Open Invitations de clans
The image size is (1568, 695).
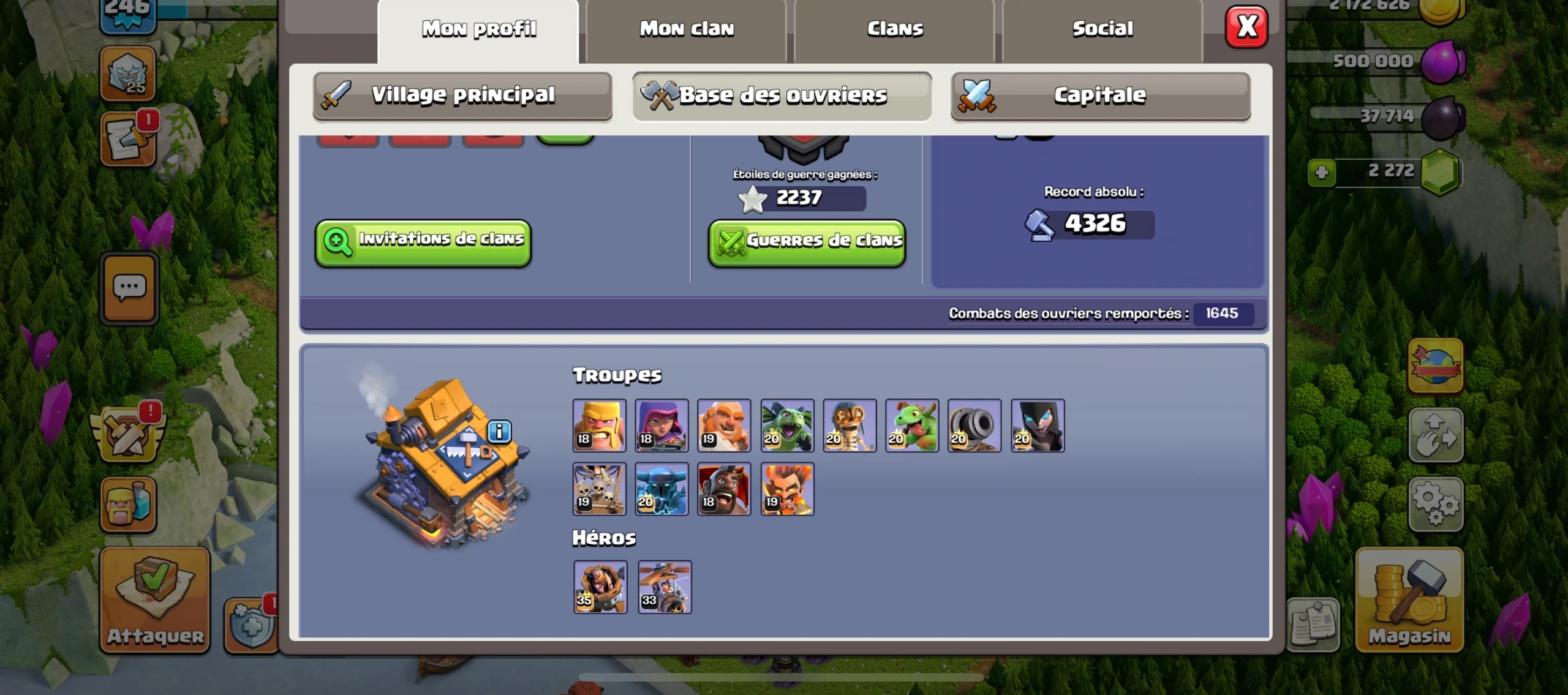423,242
